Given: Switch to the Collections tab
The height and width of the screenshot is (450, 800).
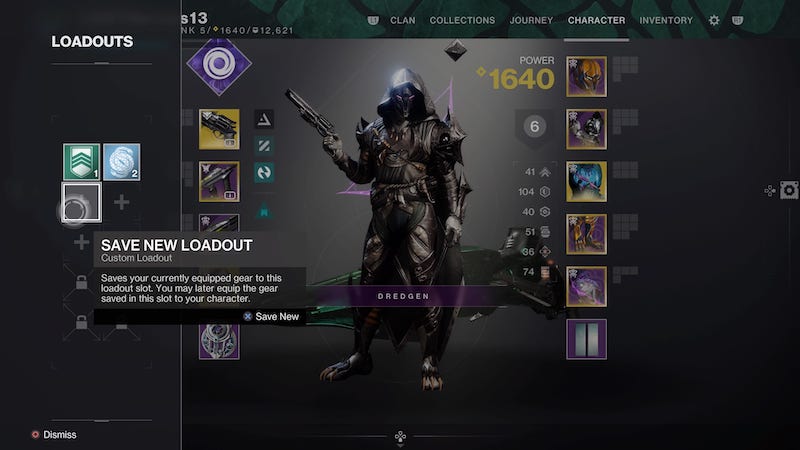Looking at the screenshot, I should click(462, 20).
